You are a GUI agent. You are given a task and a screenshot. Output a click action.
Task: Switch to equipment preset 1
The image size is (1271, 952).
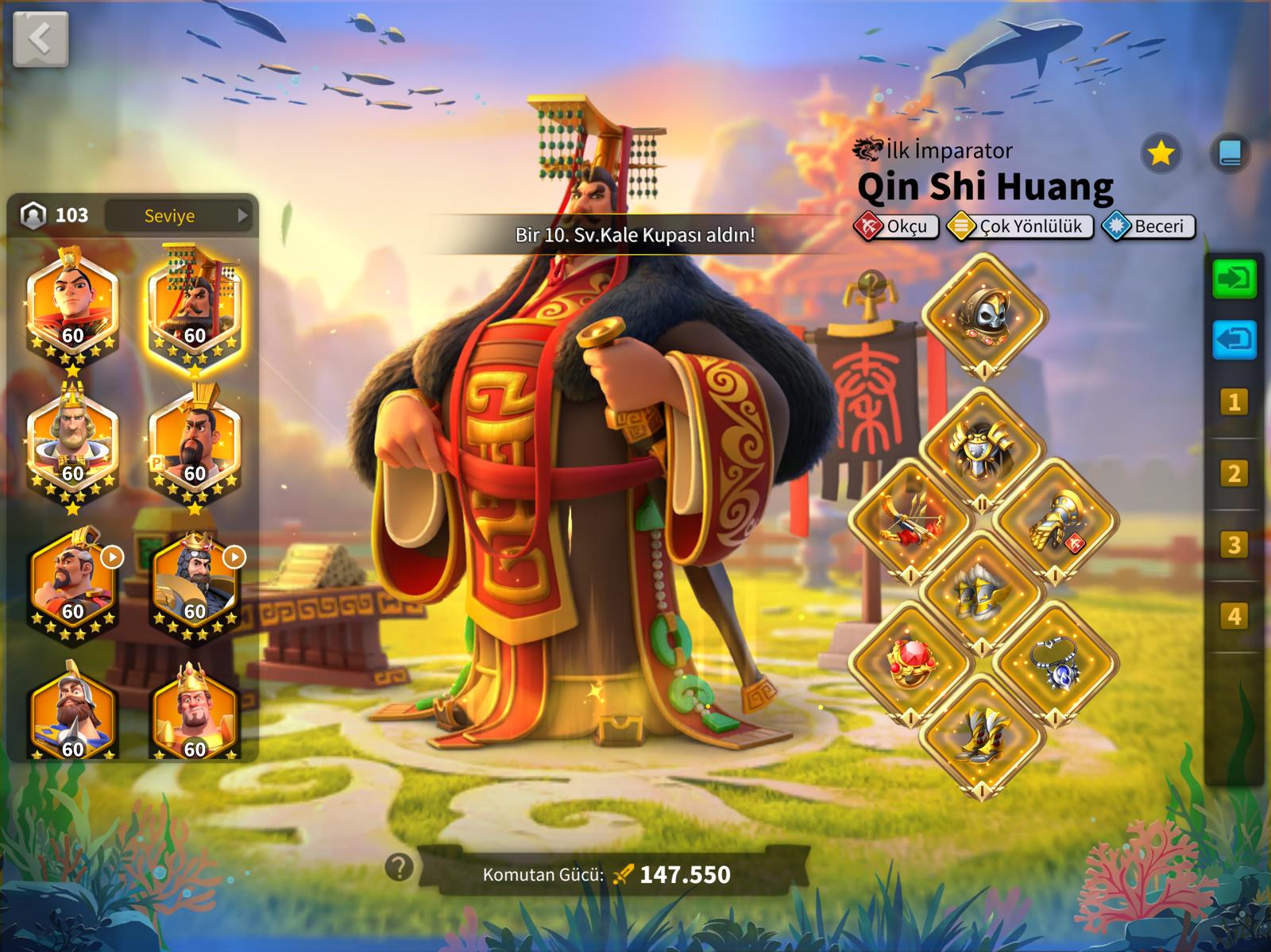click(1234, 403)
